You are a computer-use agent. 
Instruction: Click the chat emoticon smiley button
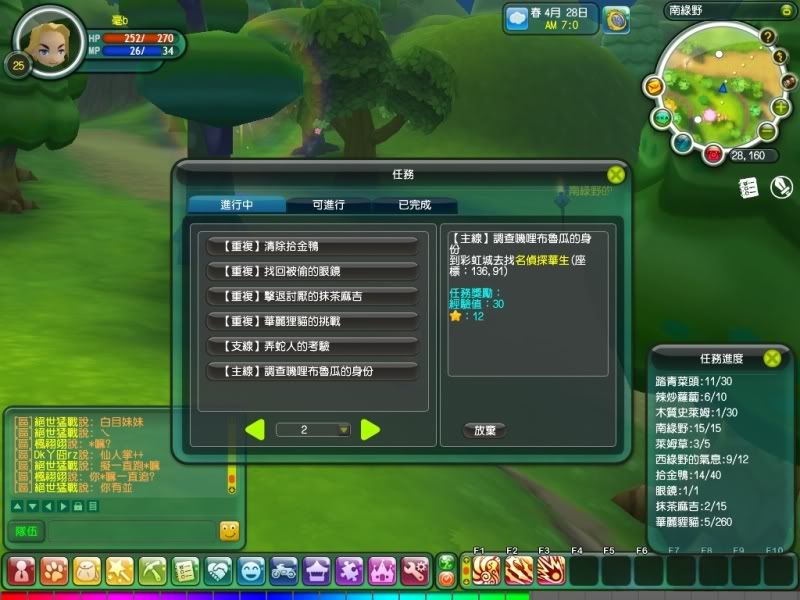click(x=229, y=531)
